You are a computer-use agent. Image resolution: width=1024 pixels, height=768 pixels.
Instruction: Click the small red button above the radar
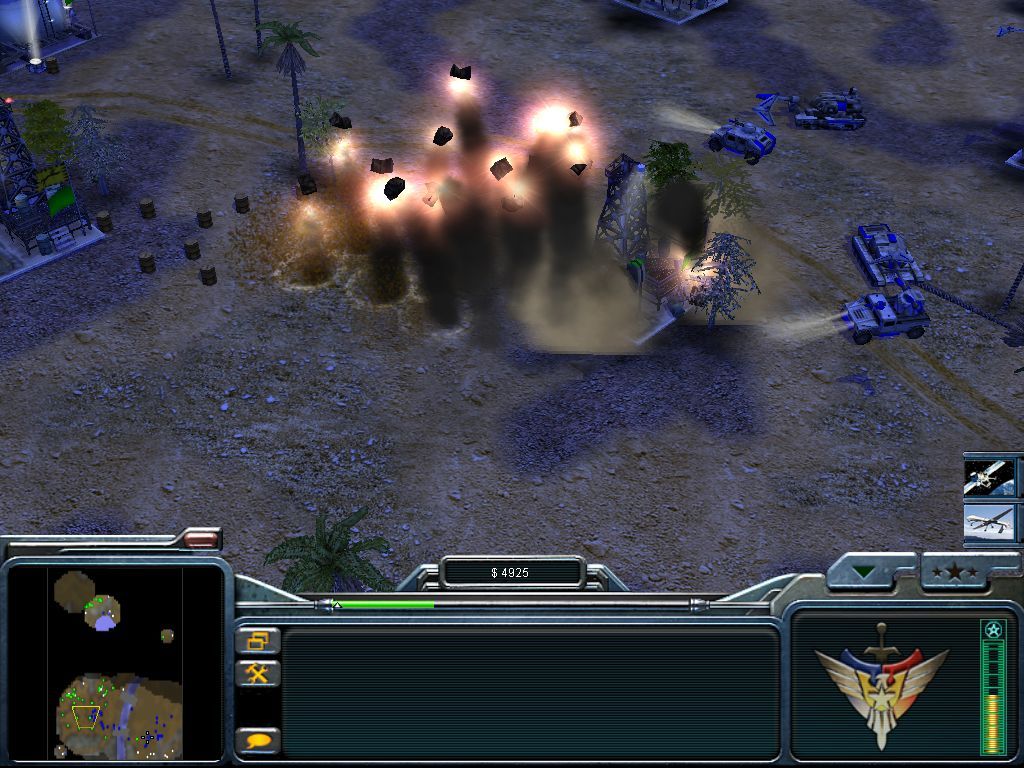pos(201,539)
